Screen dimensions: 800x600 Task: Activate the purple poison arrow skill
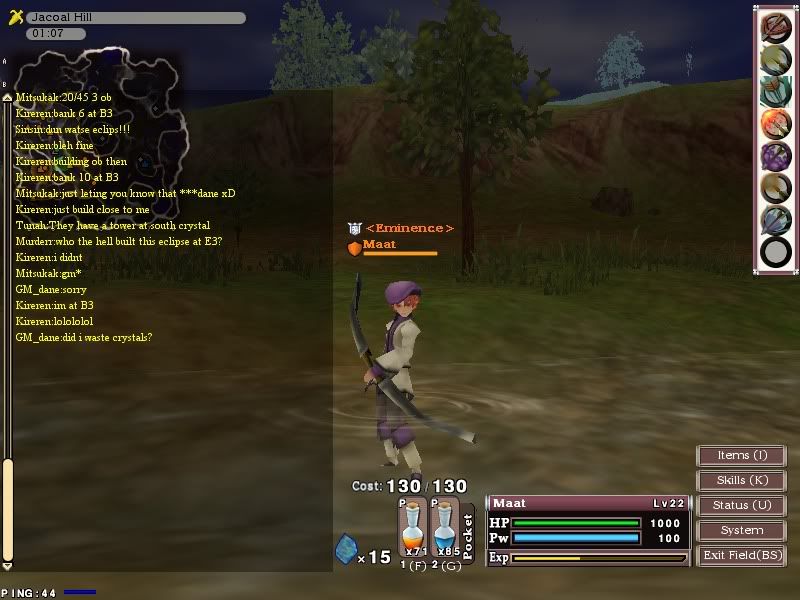pyautogui.click(x=775, y=156)
